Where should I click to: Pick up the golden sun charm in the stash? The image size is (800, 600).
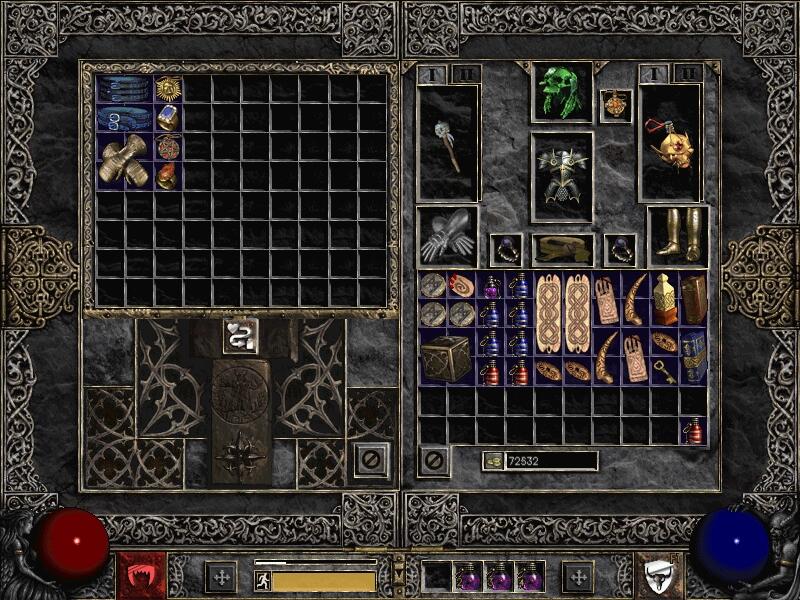point(167,89)
